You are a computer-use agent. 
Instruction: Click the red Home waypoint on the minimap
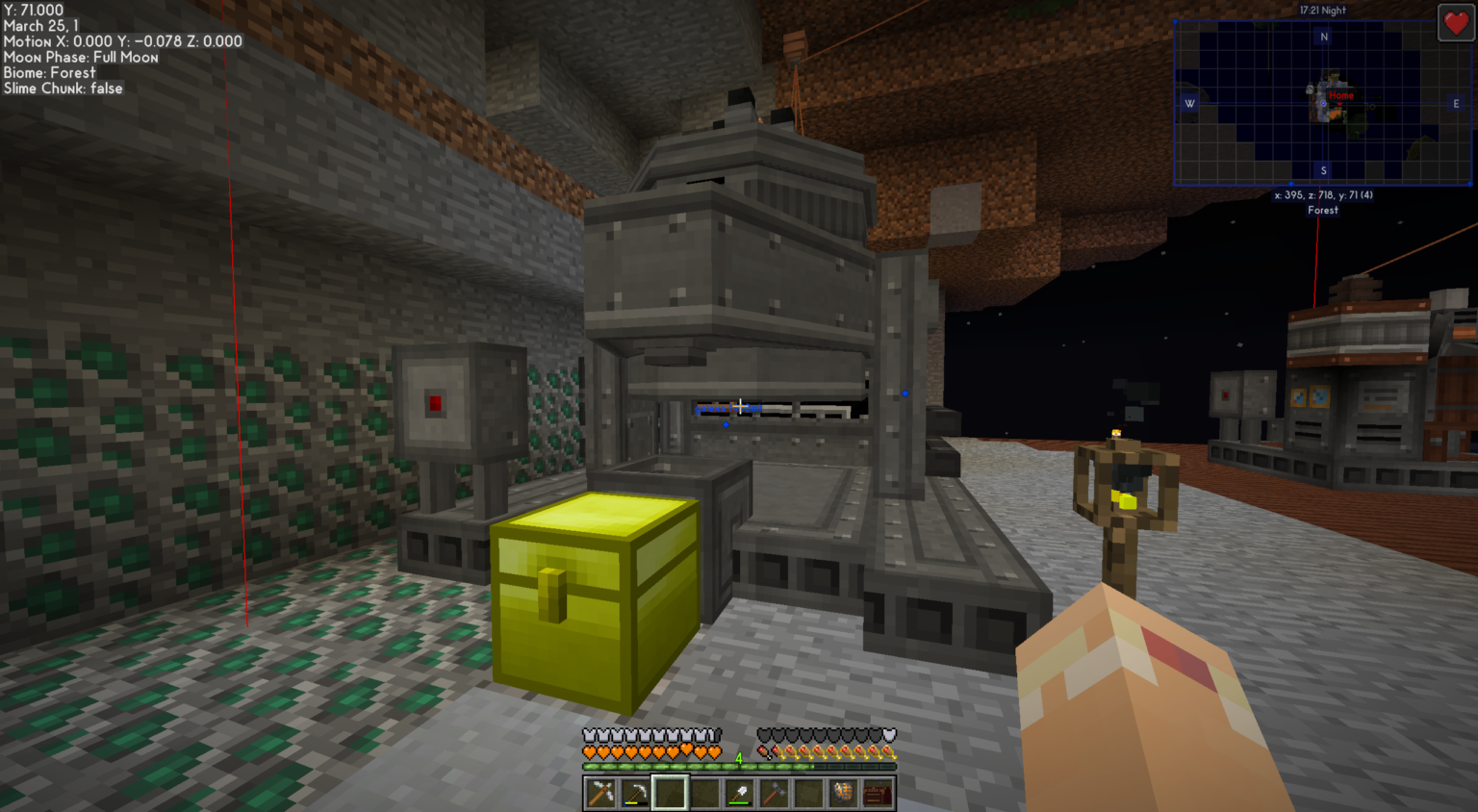[1340, 96]
